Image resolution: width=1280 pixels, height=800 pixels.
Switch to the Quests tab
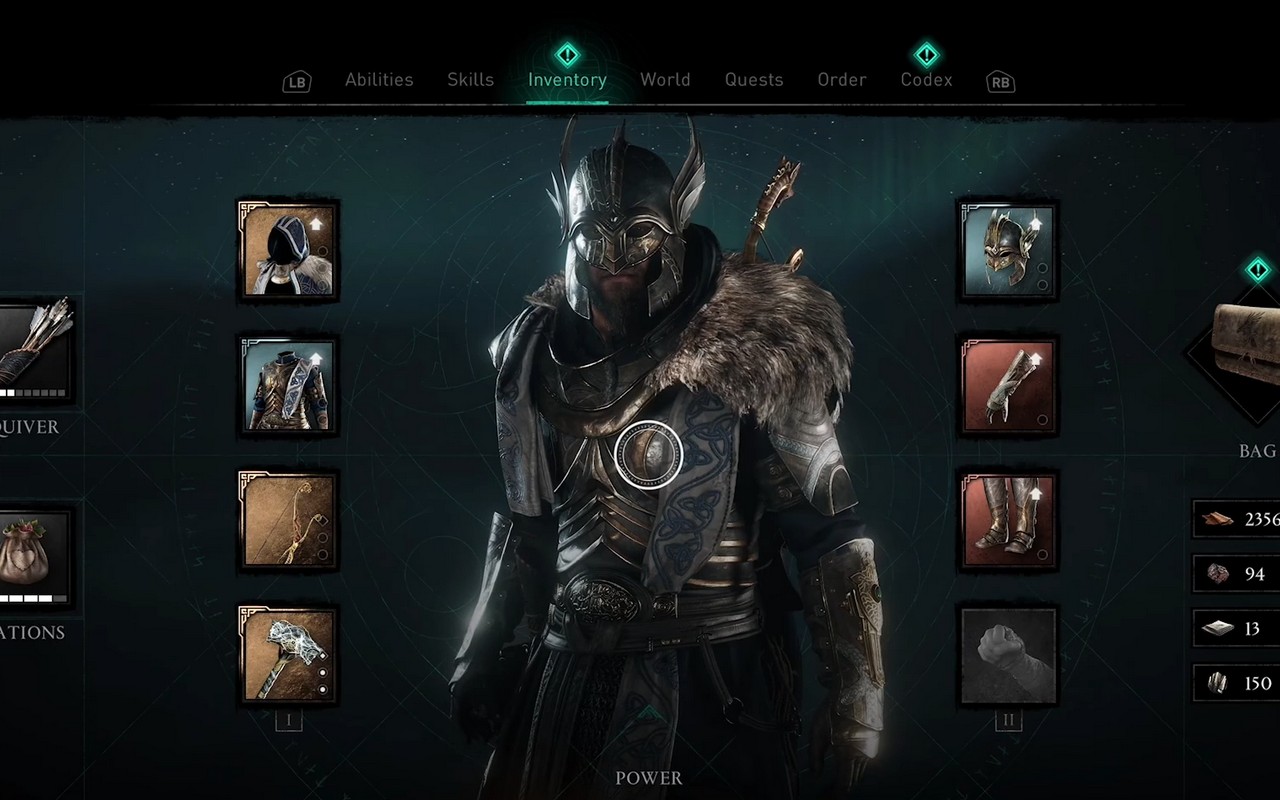point(754,79)
